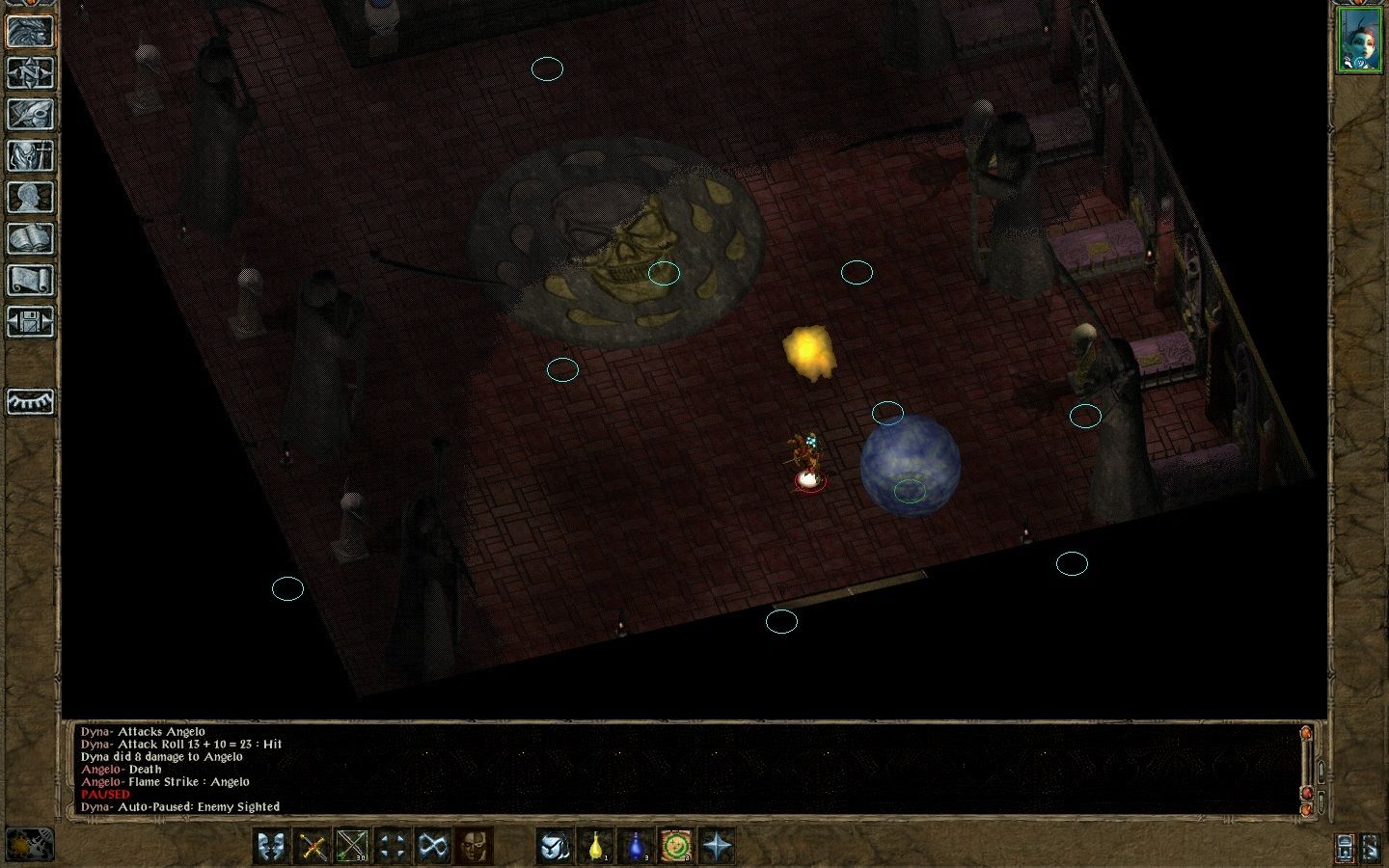Return to game via top sidebar button
The image size is (1389, 868).
tap(30, 31)
